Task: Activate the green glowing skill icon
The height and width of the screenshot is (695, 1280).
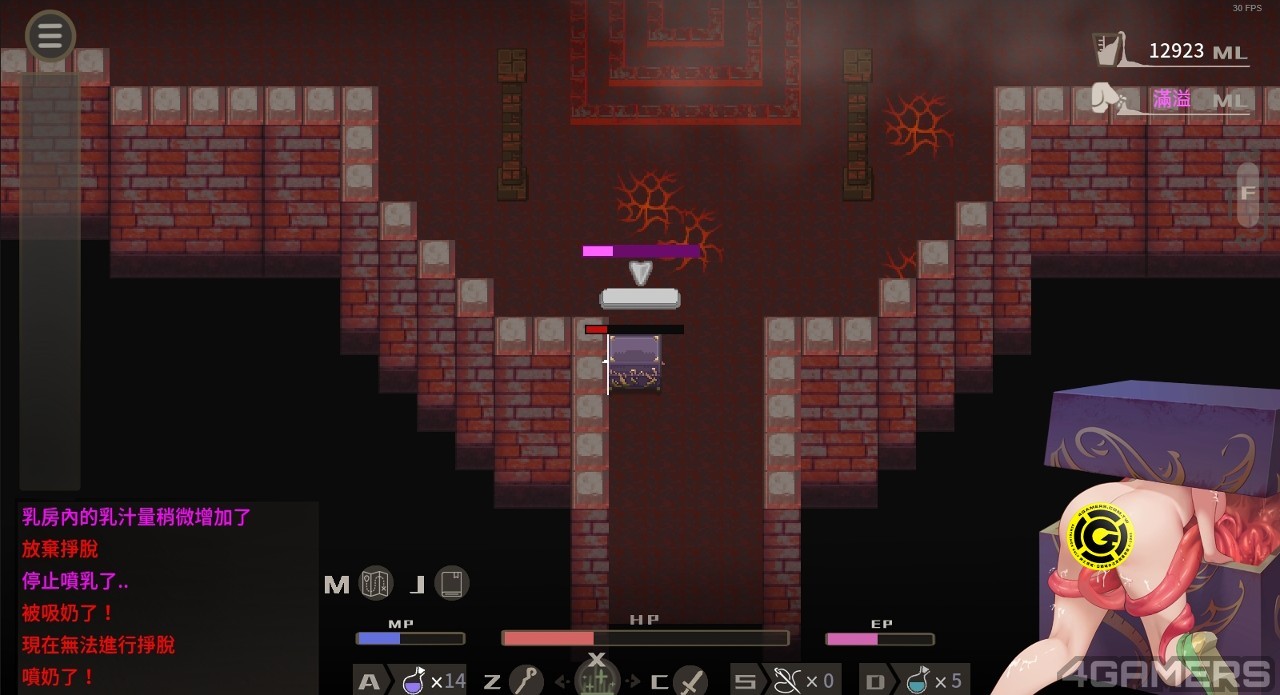Action: [597, 679]
